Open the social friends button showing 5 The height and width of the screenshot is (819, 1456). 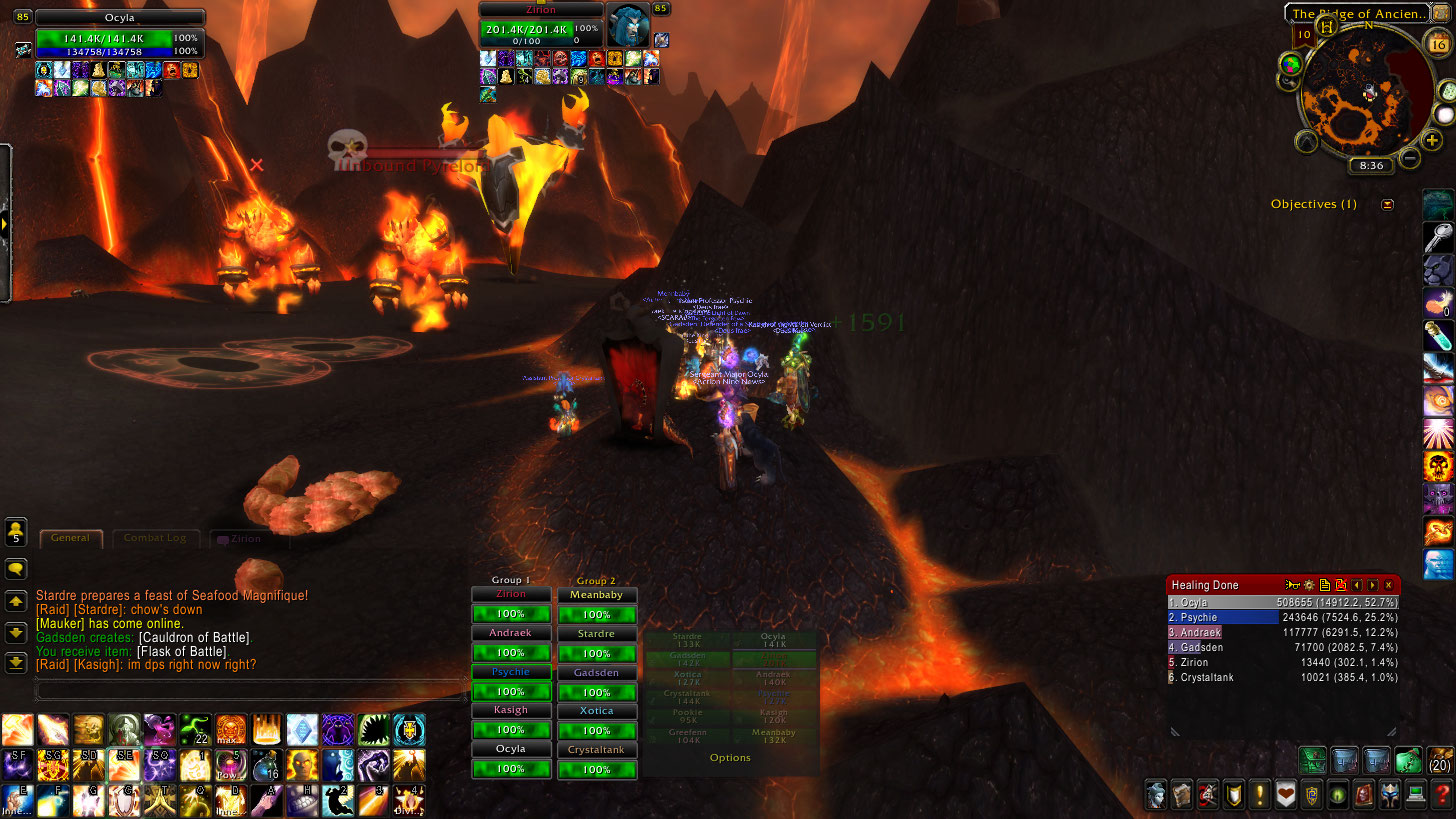(x=16, y=532)
